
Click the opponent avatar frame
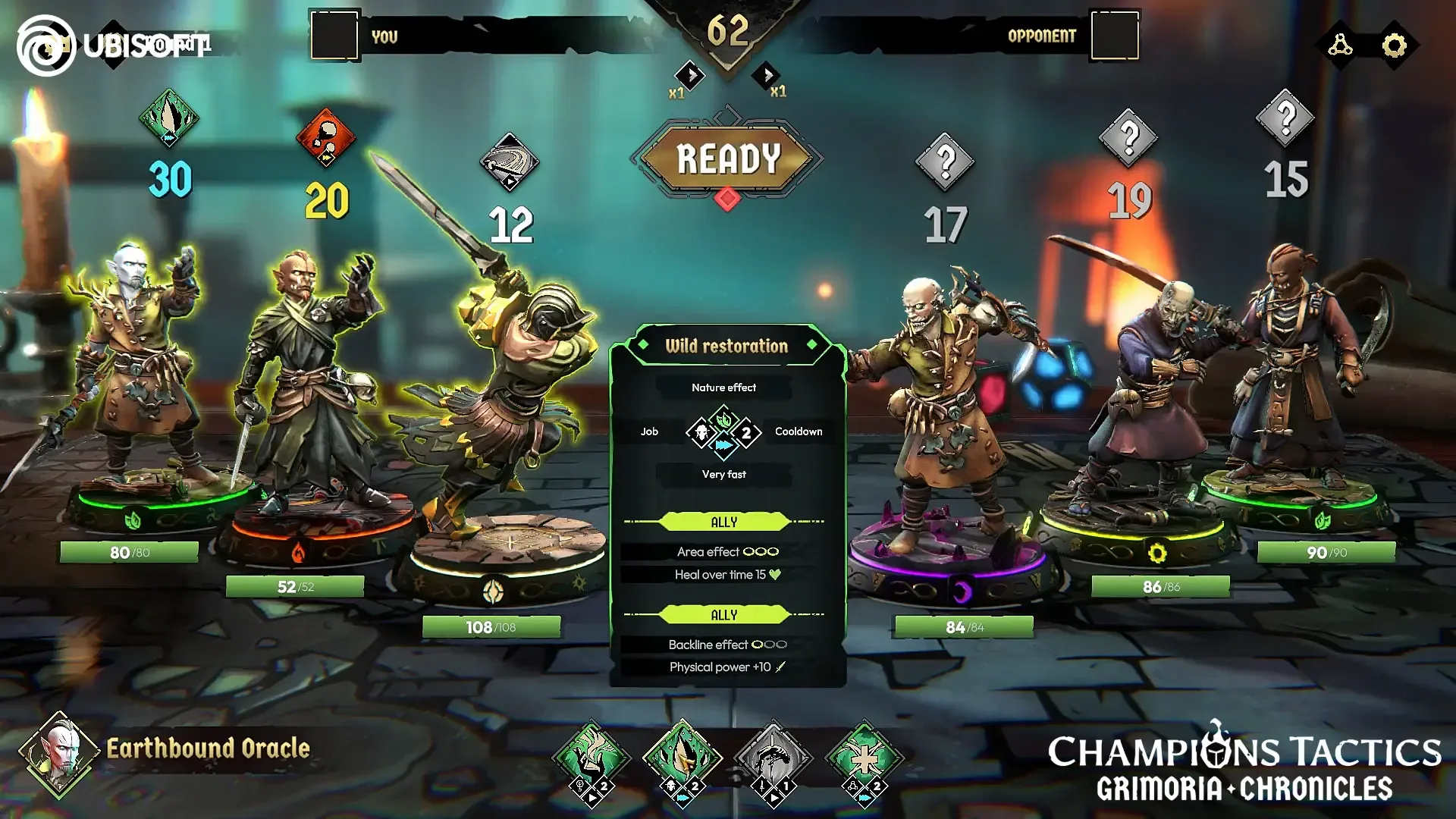1114,35
